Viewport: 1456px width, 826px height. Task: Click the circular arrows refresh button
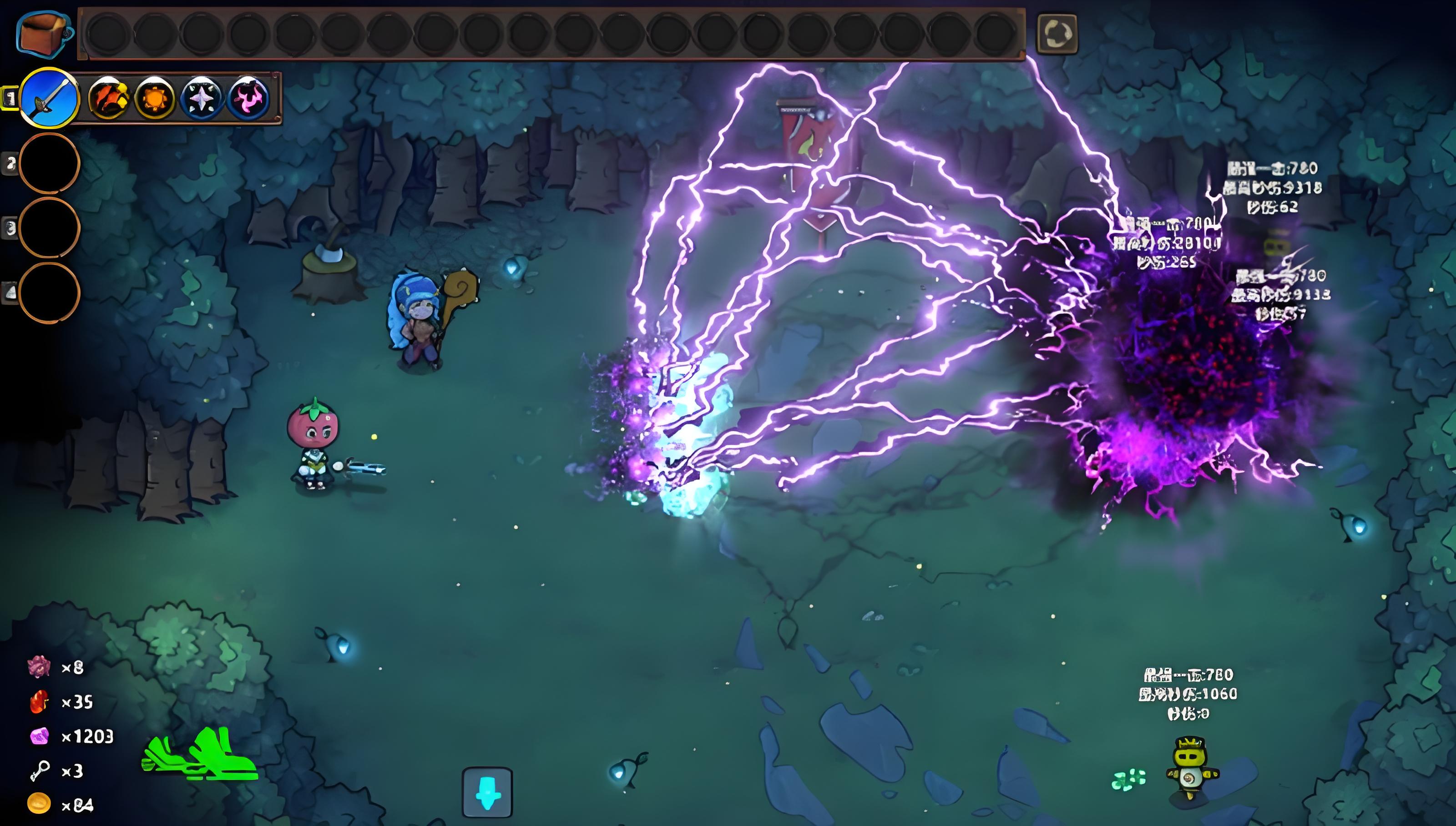pyautogui.click(x=1057, y=34)
